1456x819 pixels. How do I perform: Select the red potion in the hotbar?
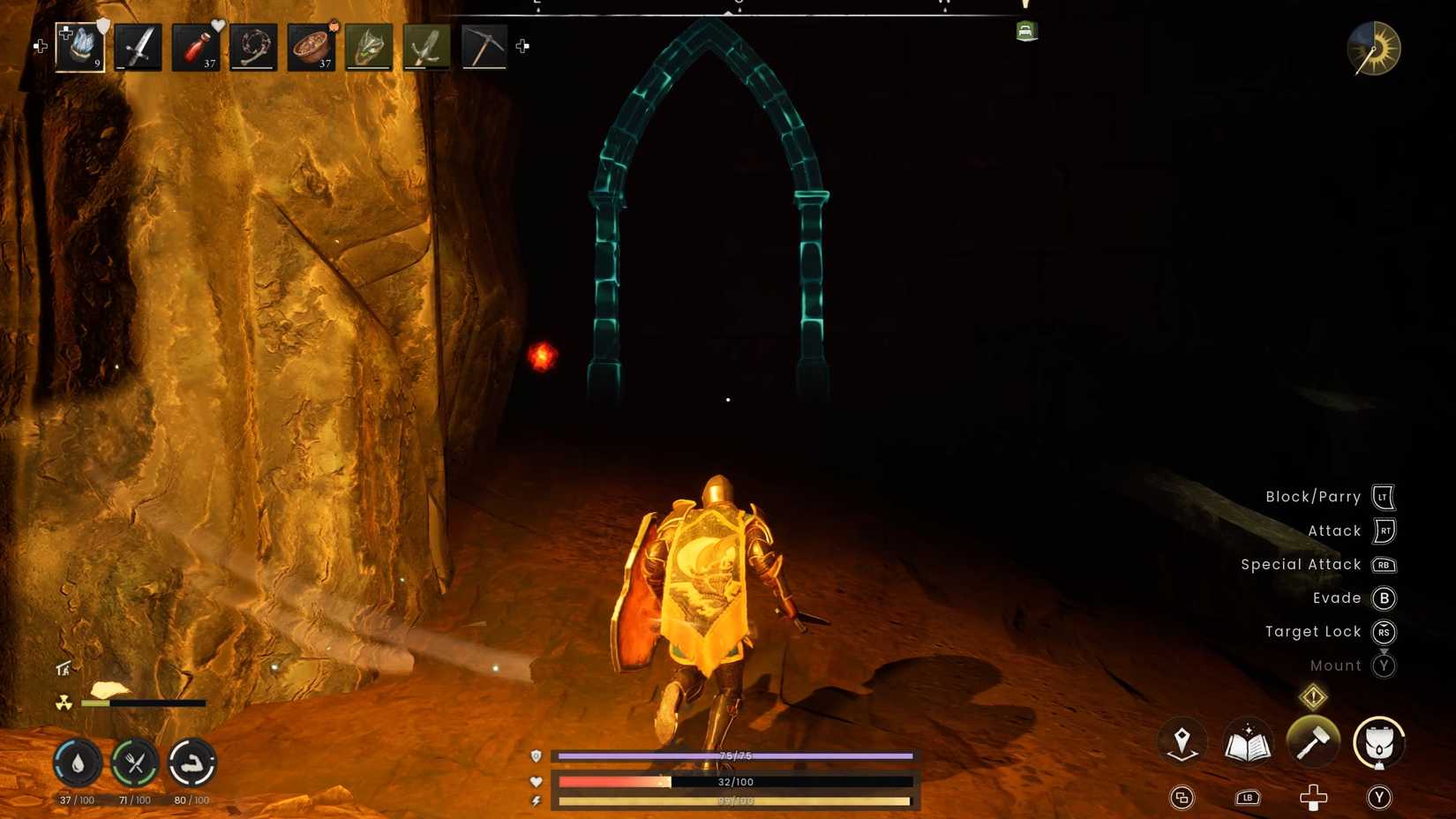[x=196, y=47]
